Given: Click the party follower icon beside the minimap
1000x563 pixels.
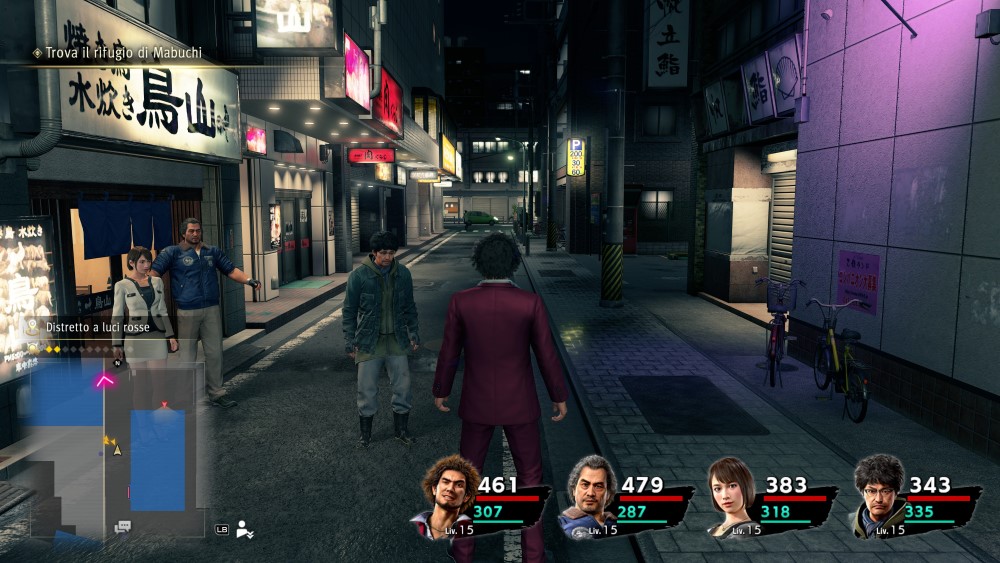Looking at the screenshot, I should pos(244,529).
